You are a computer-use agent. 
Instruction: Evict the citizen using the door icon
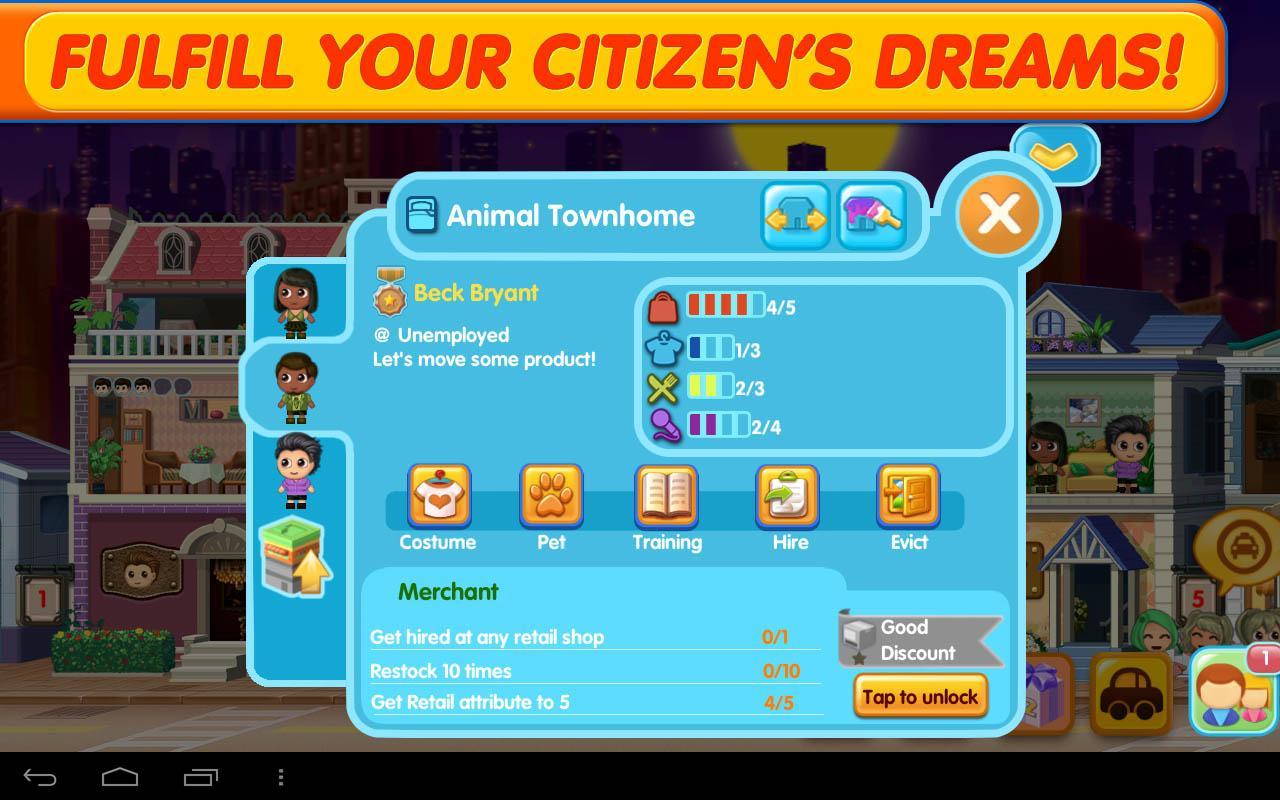point(908,497)
